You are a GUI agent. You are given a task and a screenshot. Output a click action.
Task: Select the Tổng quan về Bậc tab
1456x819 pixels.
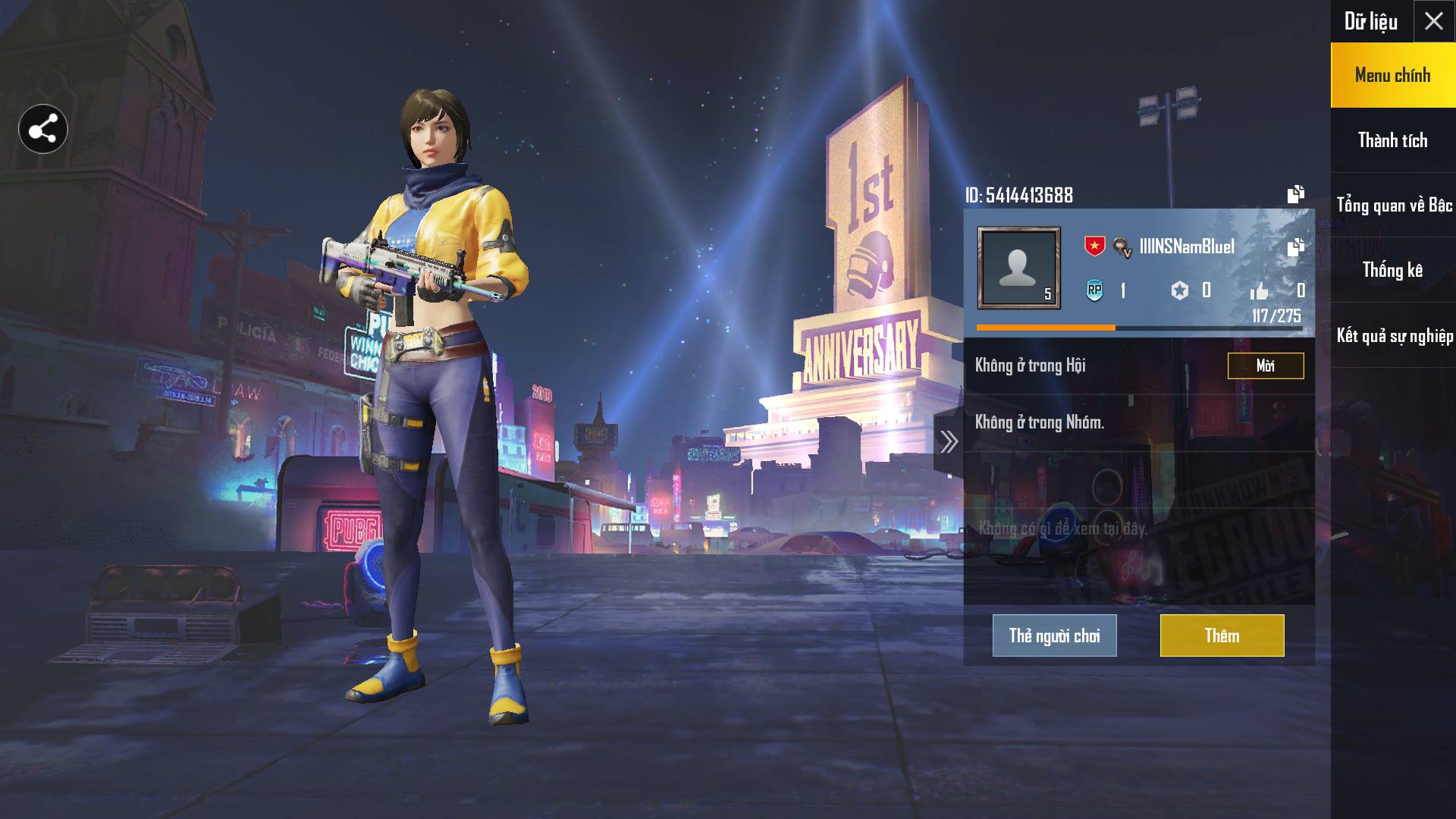point(1394,206)
